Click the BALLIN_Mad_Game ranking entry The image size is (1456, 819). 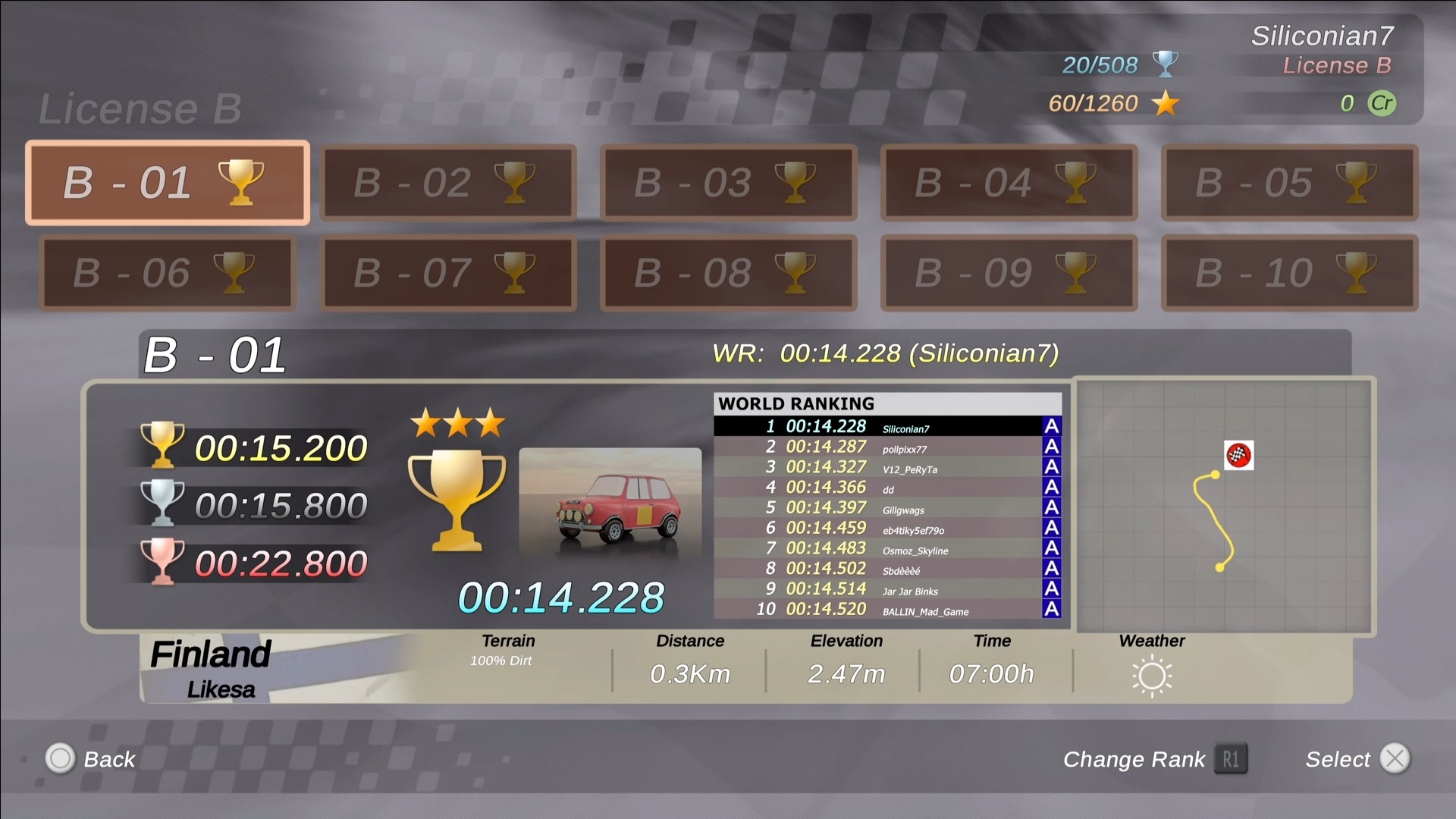click(887, 610)
